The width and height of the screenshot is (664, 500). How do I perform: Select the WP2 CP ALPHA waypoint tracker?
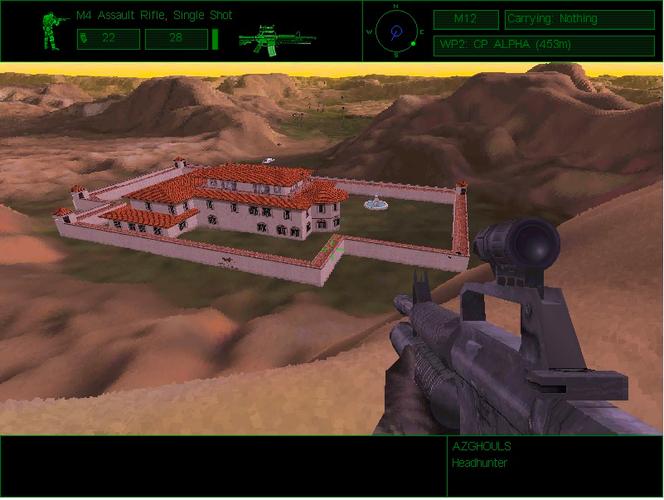tap(544, 45)
